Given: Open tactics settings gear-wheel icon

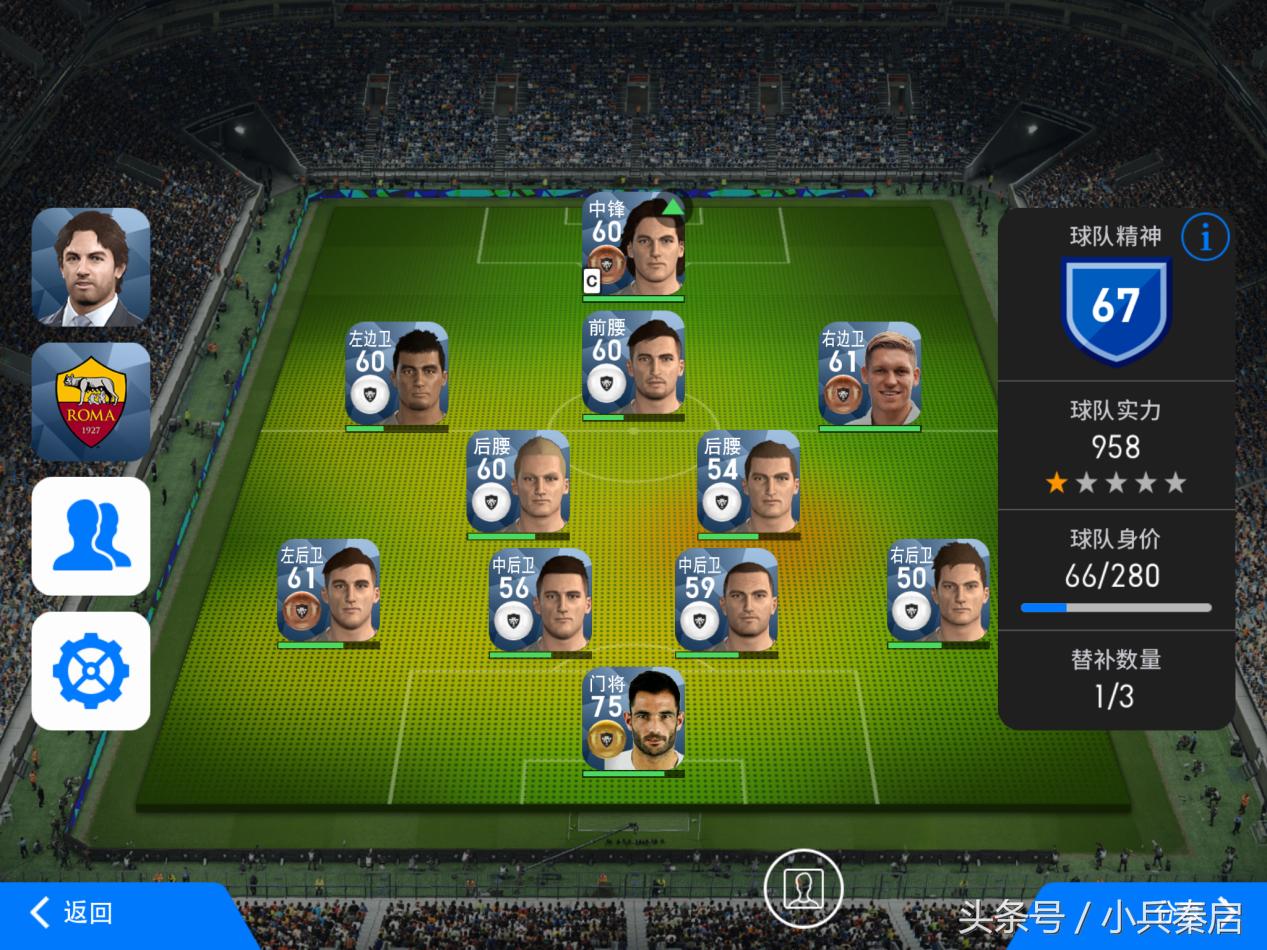Looking at the screenshot, I should (91, 670).
